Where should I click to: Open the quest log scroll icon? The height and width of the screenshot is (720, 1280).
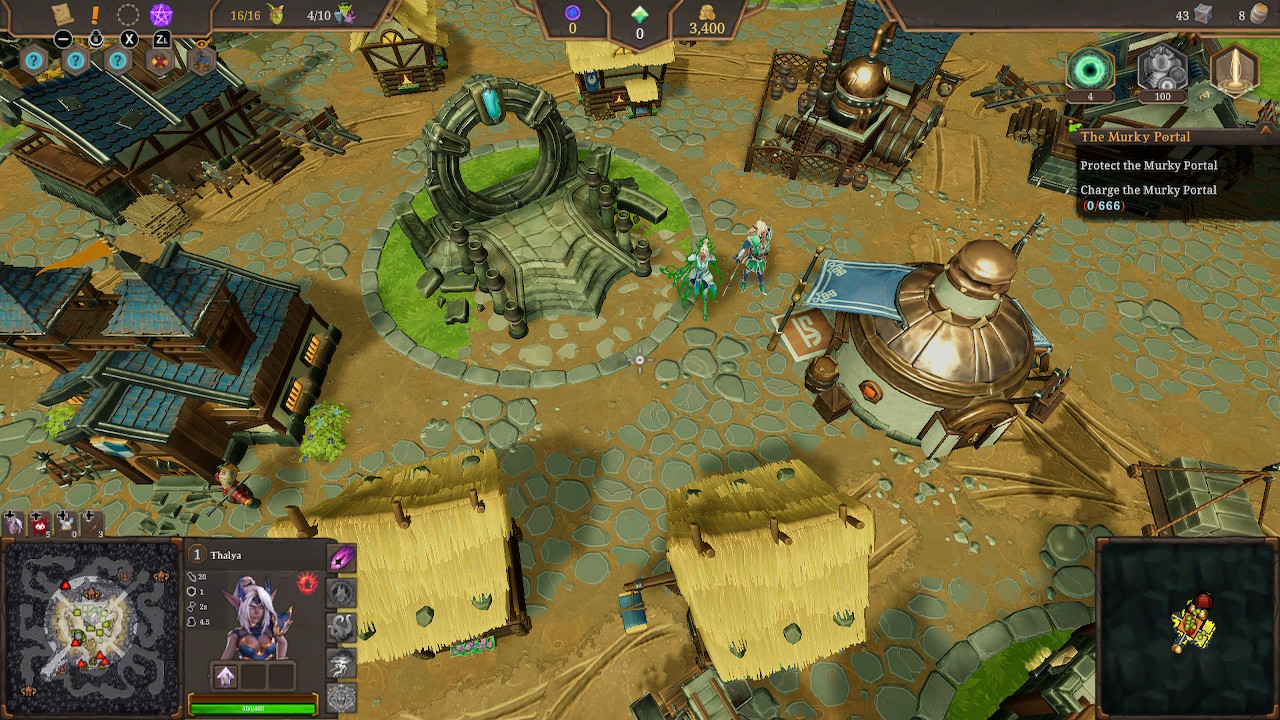(61, 13)
